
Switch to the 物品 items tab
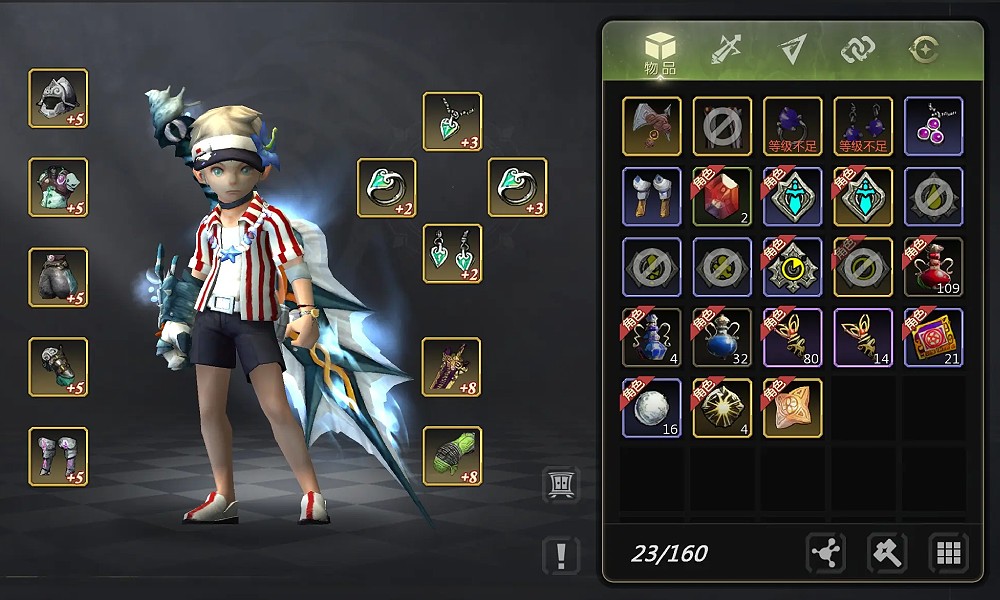[x=660, y=52]
